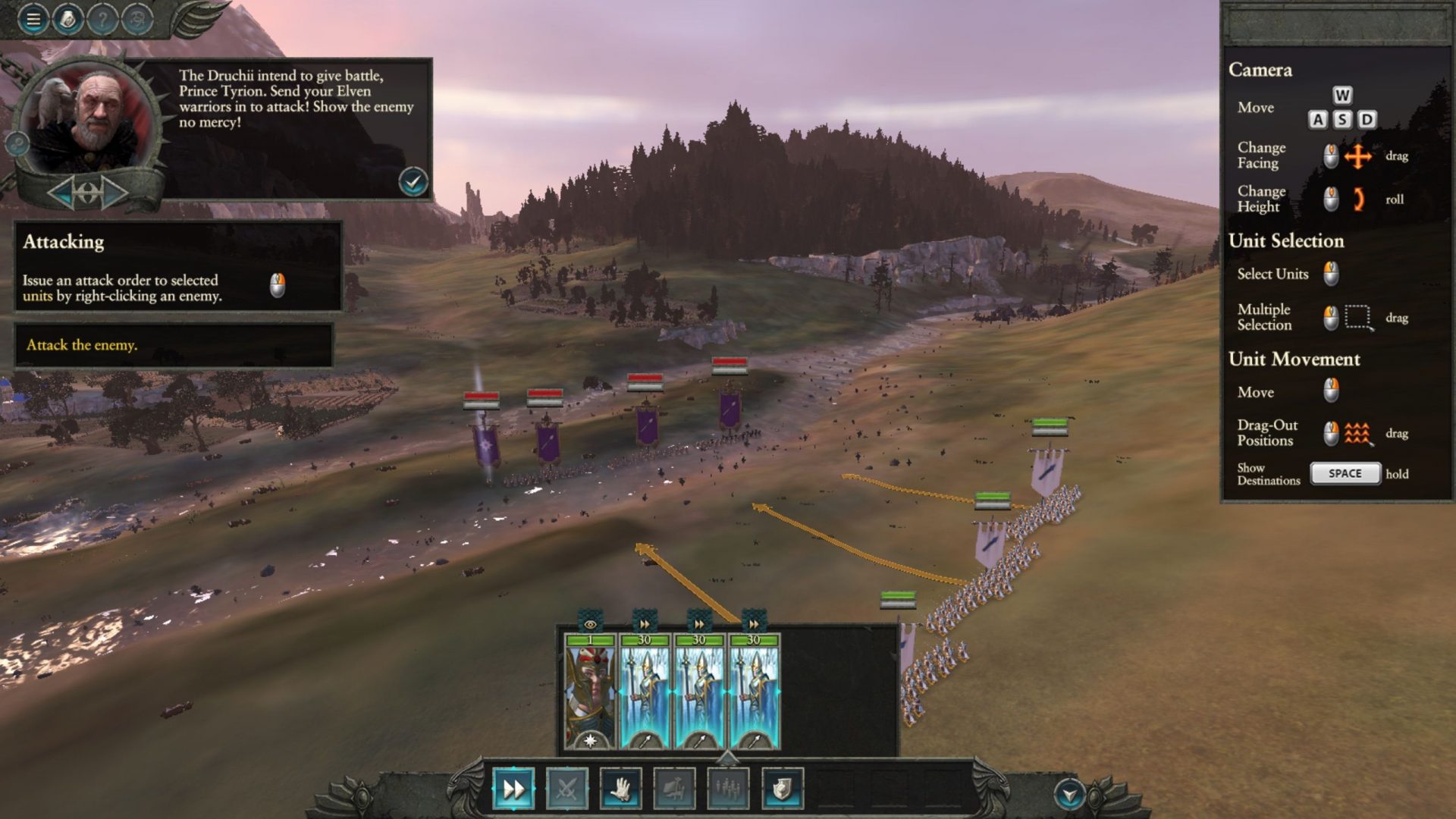
Task: Select Prince Tyrion's unit card
Action: pyautogui.click(x=590, y=692)
